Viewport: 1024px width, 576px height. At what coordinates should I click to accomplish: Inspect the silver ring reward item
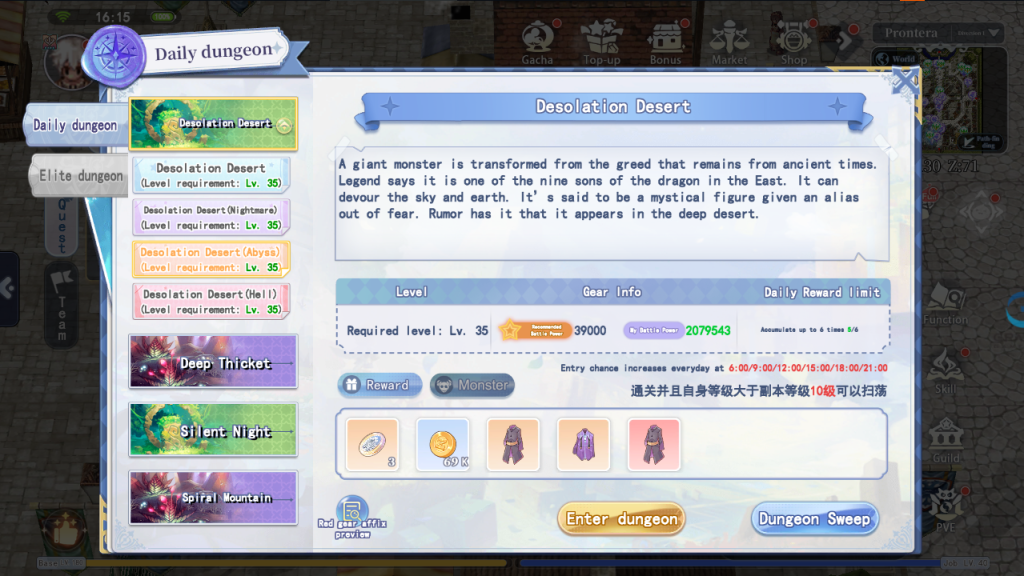(x=372, y=443)
